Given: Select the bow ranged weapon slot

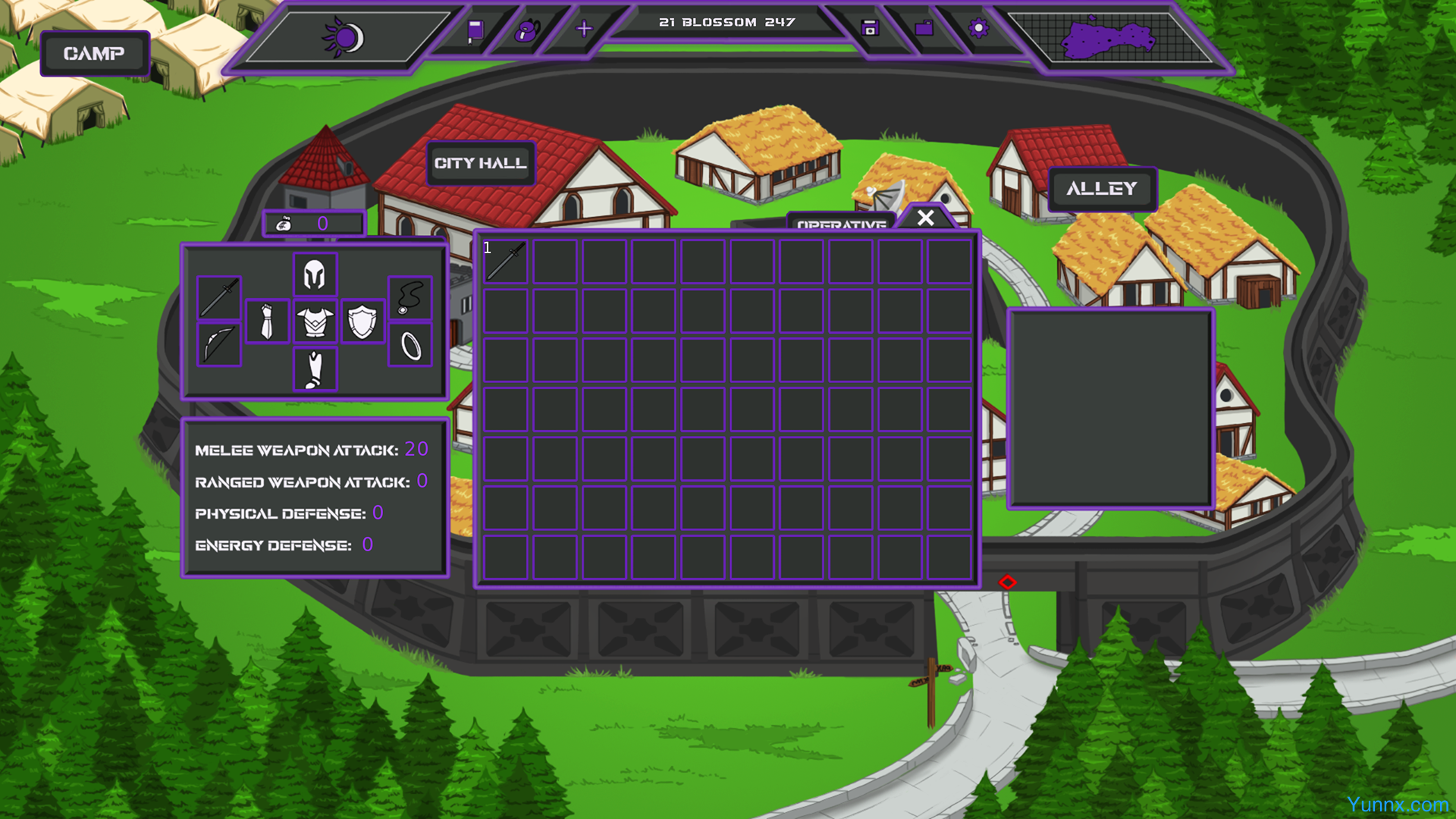Looking at the screenshot, I should [219, 344].
